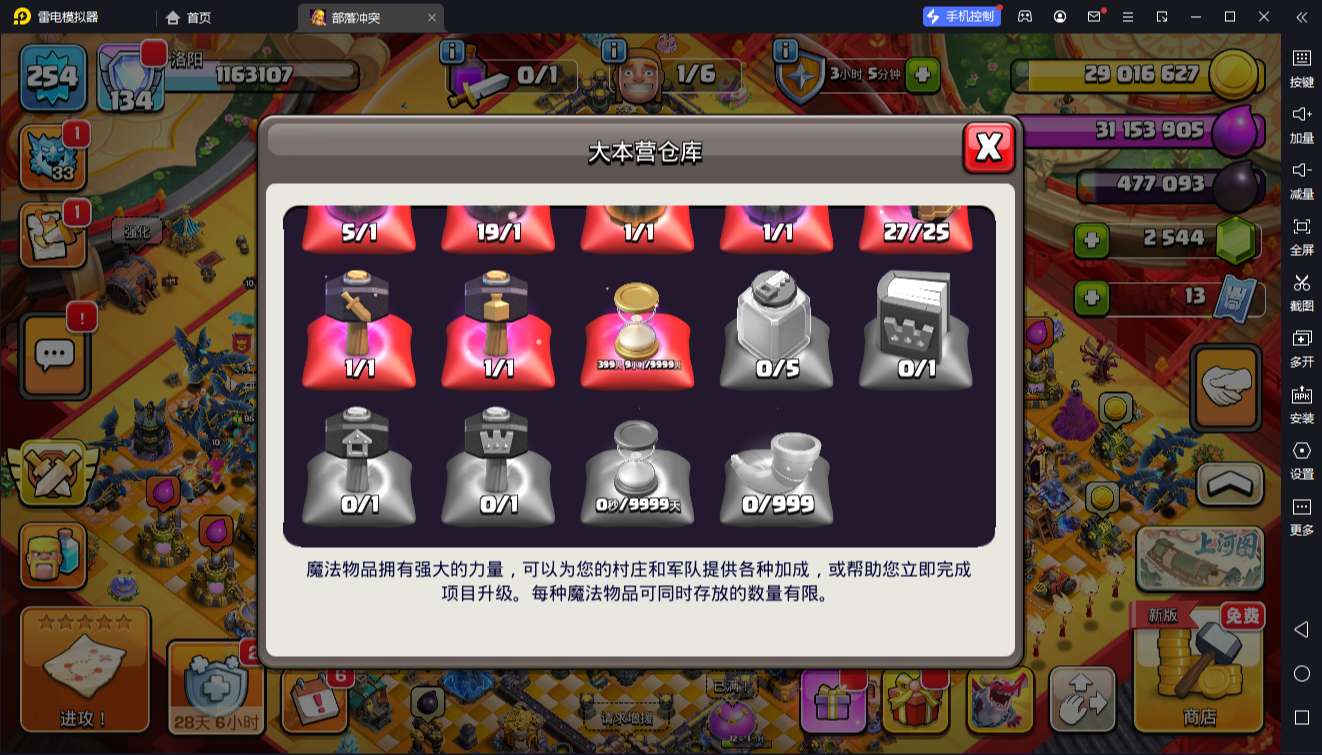Enable 手机控制 phone control at the top
This screenshot has height=755, width=1322.
click(961, 16)
